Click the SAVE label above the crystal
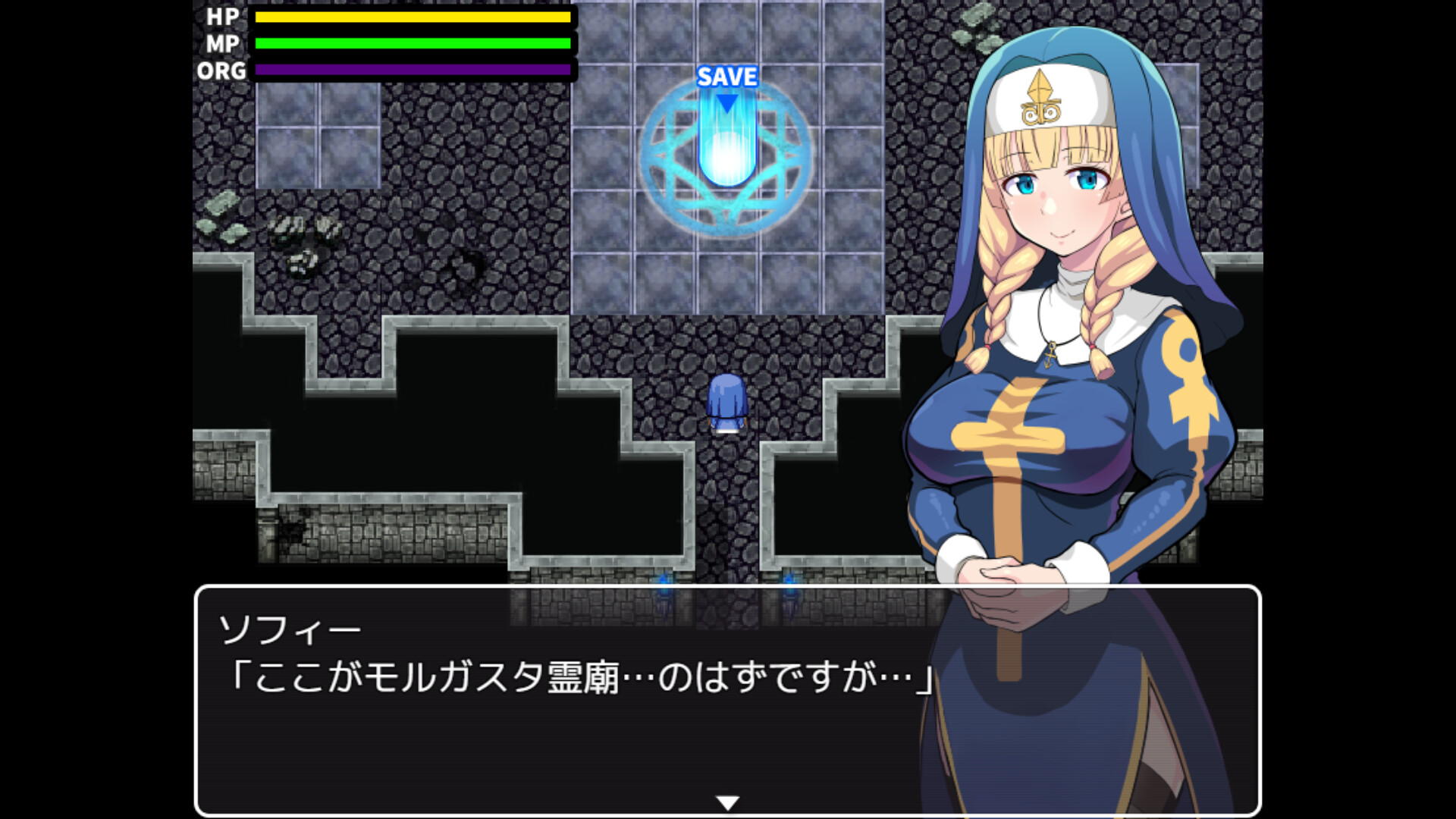 coord(728,76)
